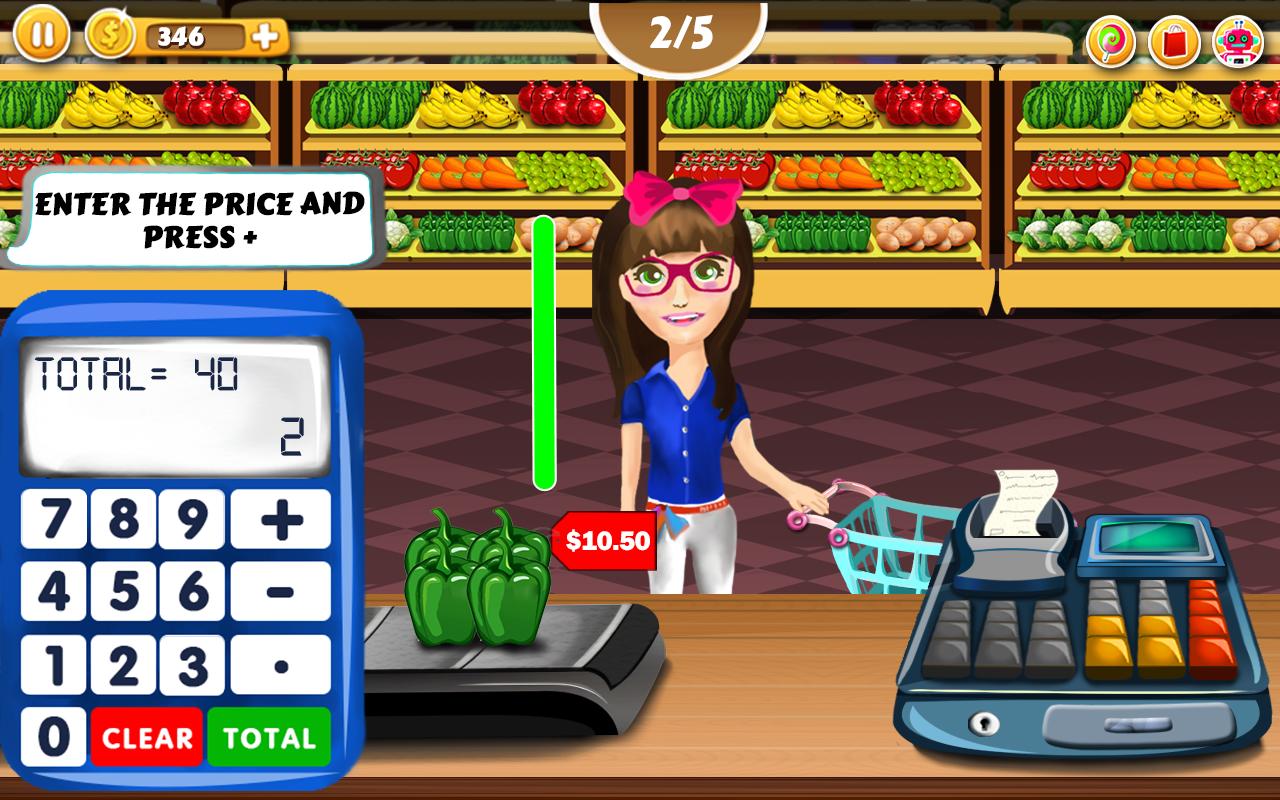Insert a decimal point on the calculator

coord(281,665)
